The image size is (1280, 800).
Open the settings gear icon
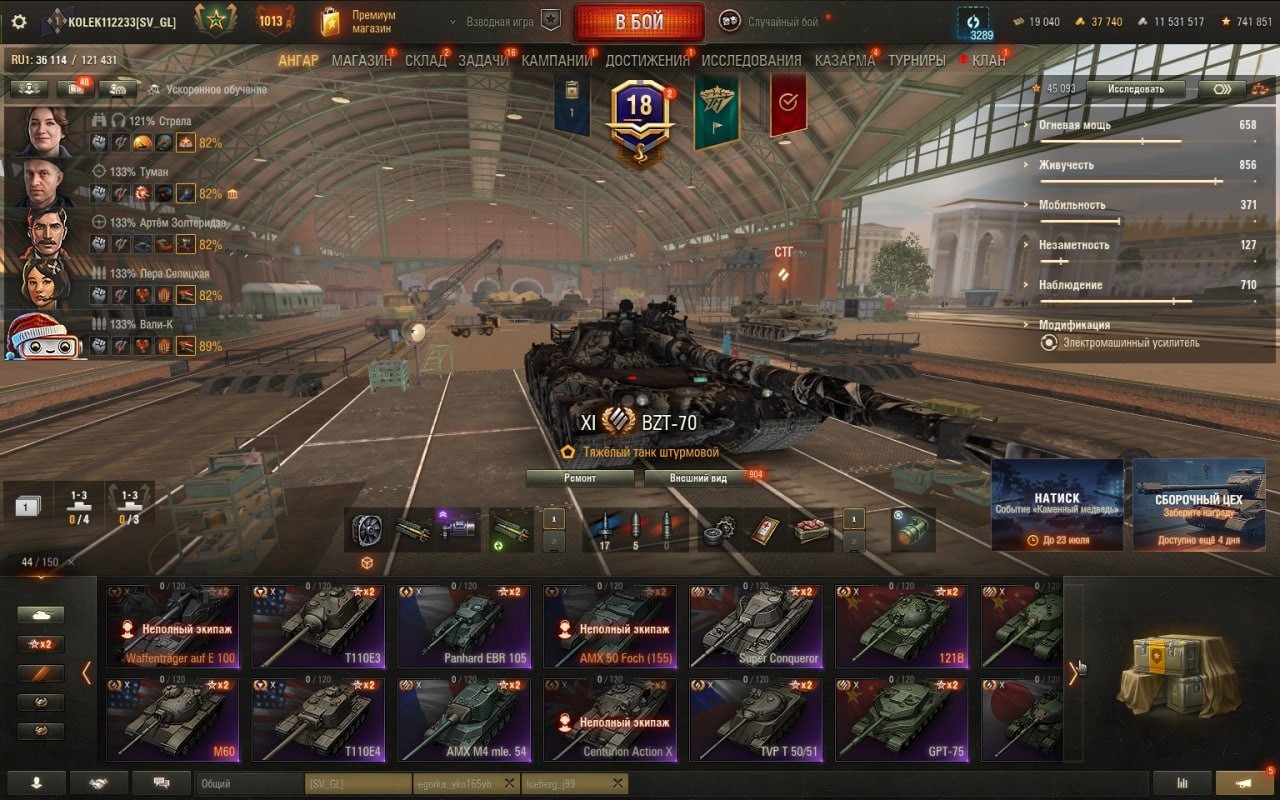pos(19,22)
